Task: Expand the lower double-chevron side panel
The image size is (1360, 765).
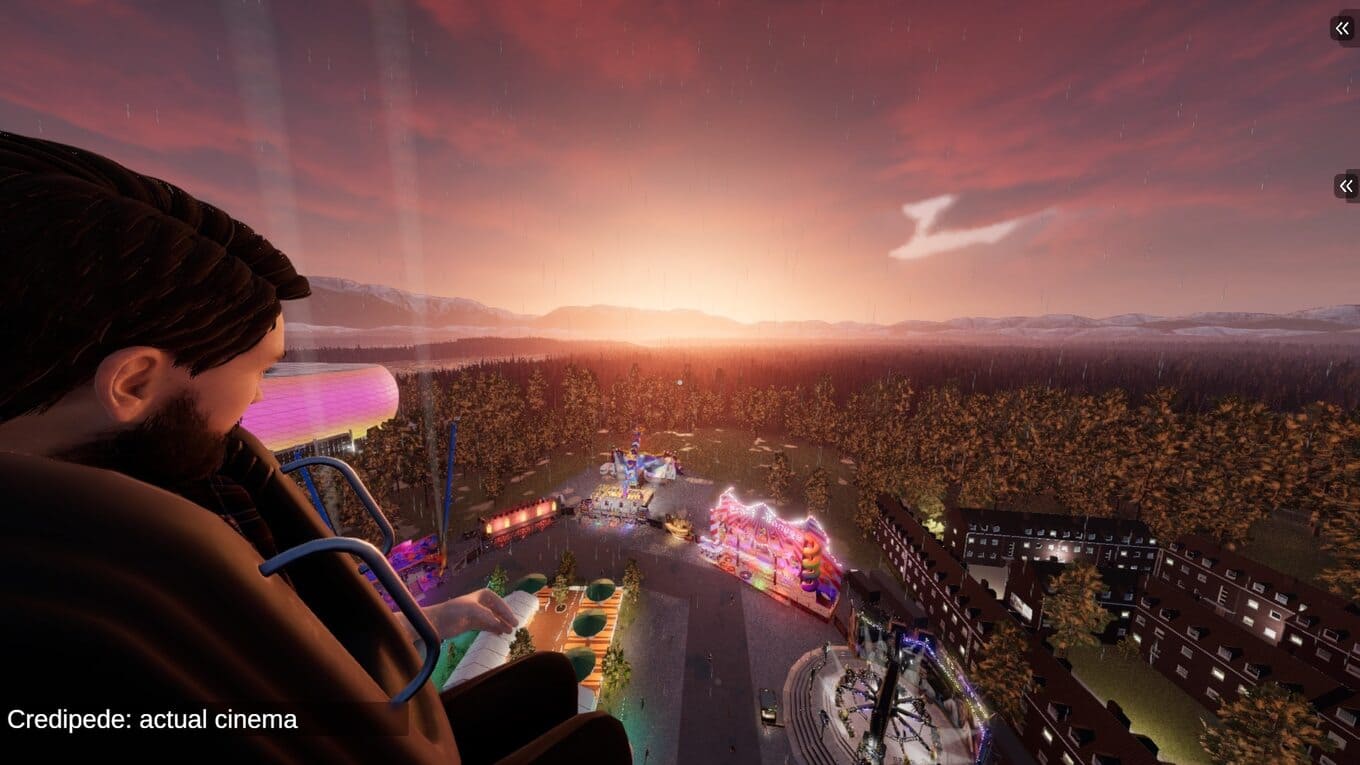Action: click(1346, 186)
